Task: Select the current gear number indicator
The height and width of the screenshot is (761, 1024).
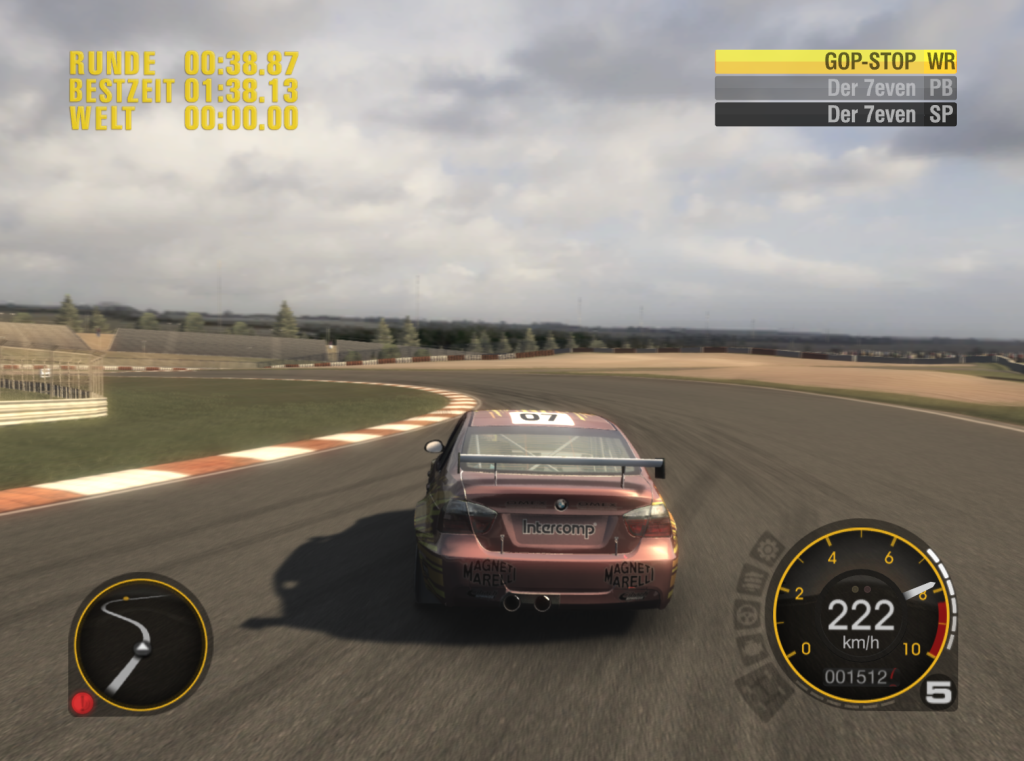Action: (938, 692)
